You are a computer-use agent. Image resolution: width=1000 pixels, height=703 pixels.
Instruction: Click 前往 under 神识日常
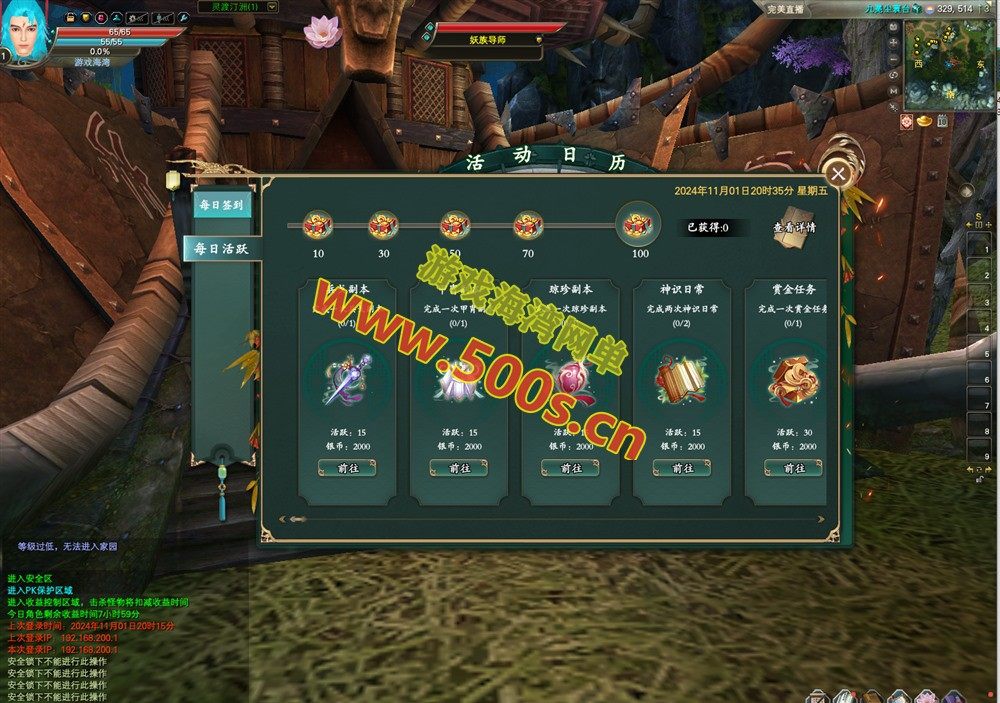click(x=682, y=468)
